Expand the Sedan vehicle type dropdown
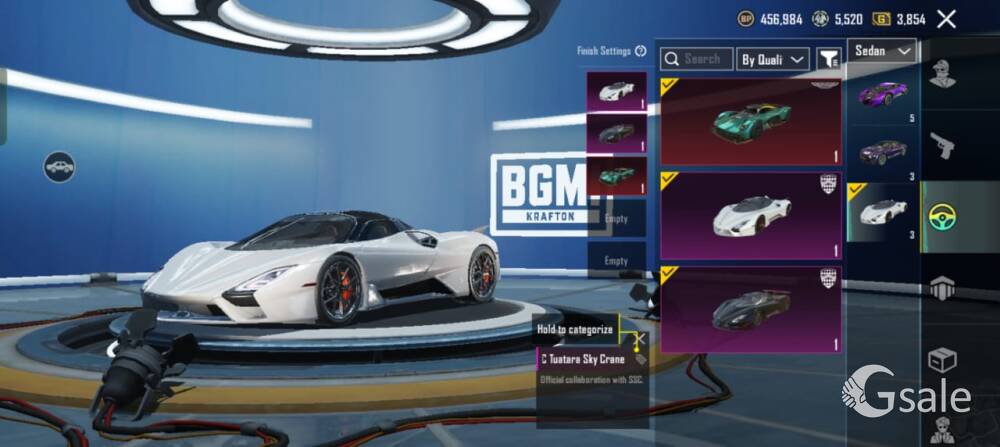This screenshot has width=1000, height=447. [x=882, y=50]
